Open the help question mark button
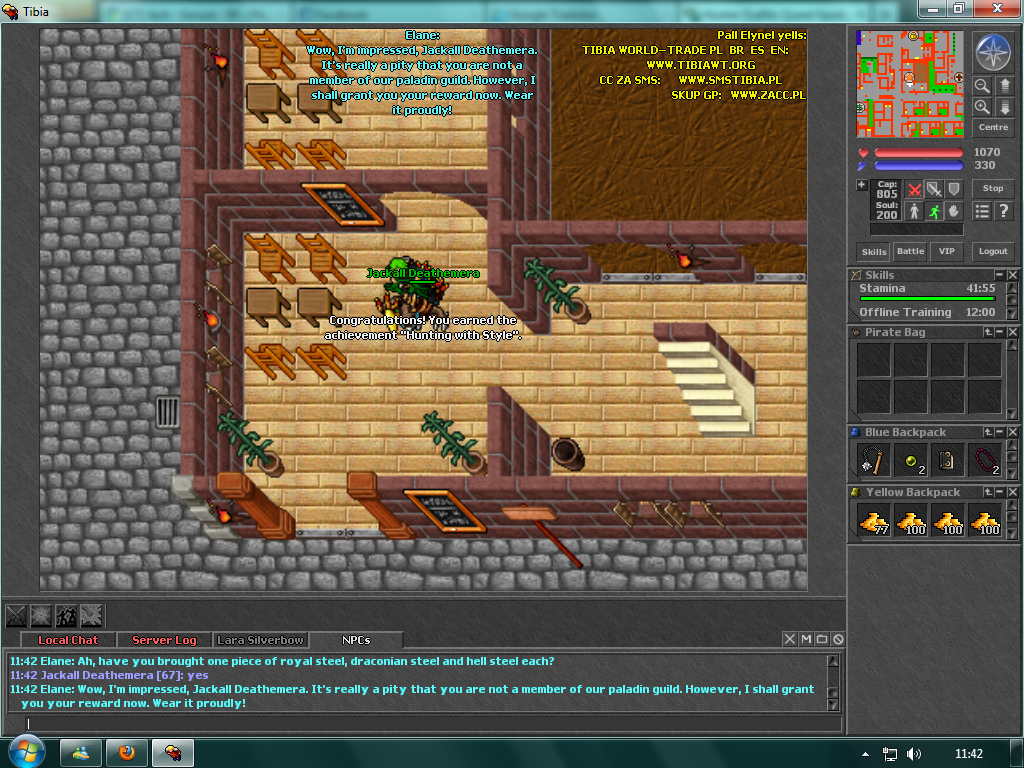This screenshot has height=768, width=1024. click(1004, 211)
